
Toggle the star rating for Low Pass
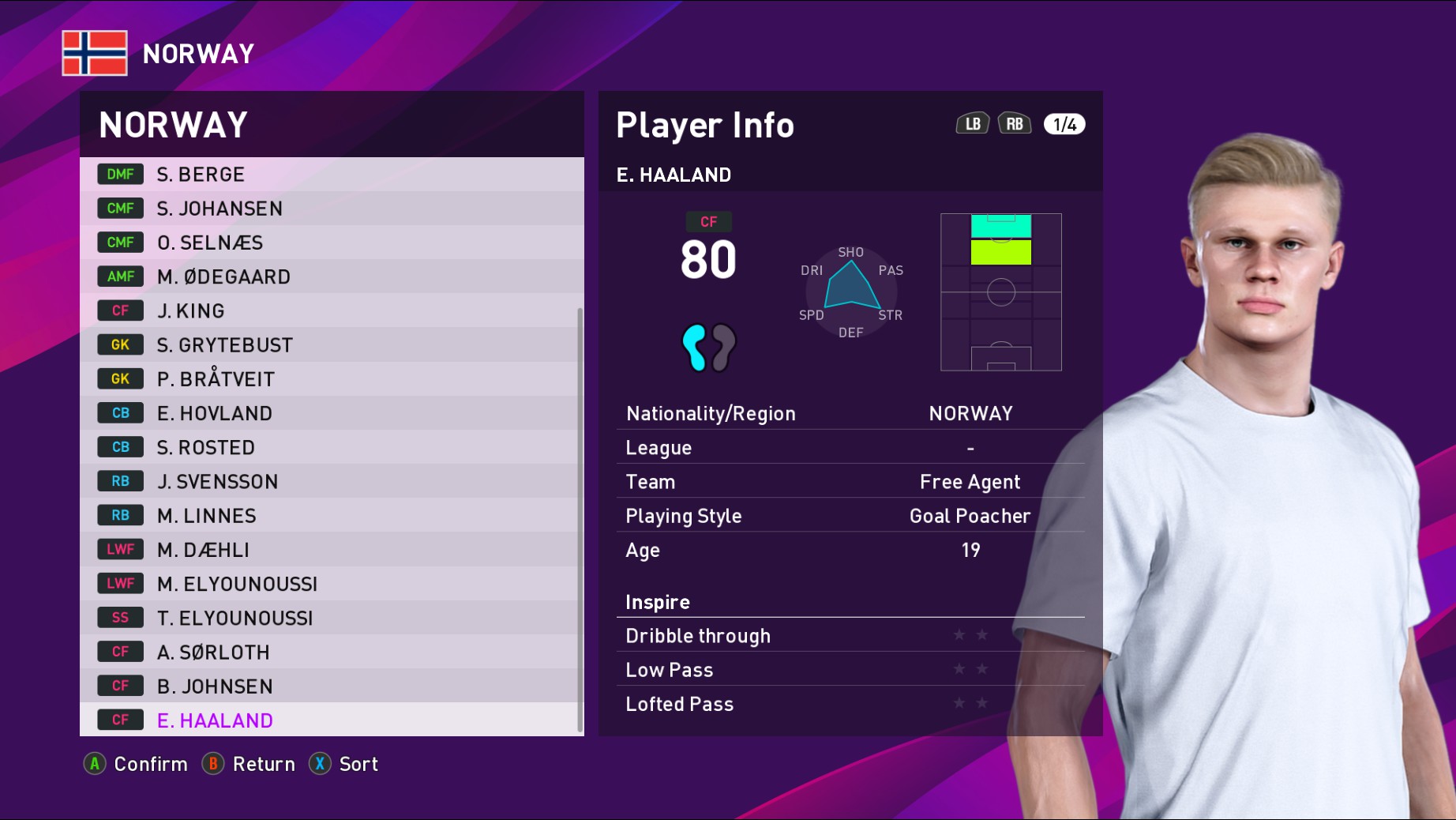pyautogui.click(x=970, y=669)
